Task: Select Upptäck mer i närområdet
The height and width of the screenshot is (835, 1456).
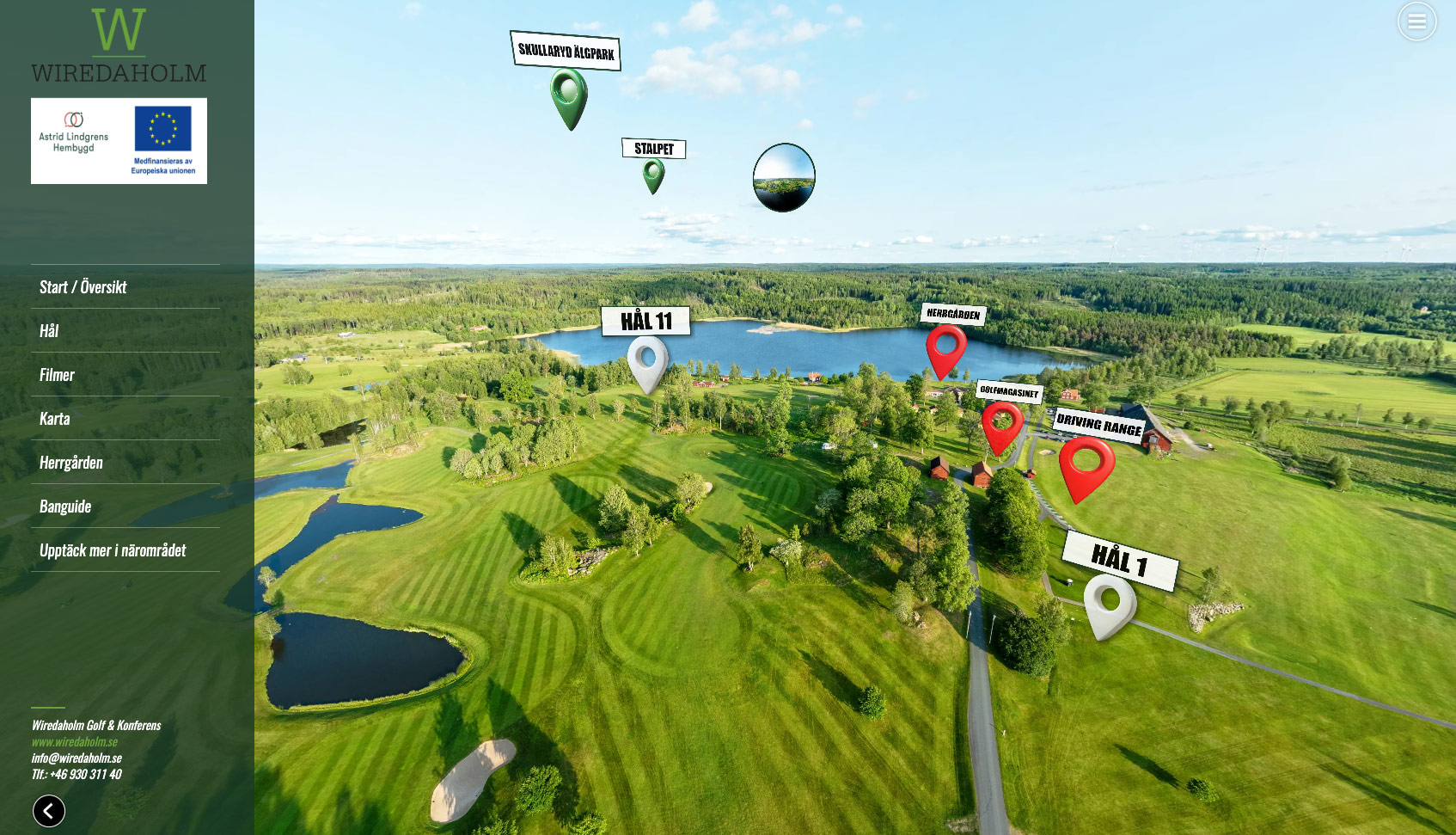Action: pos(113,550)
